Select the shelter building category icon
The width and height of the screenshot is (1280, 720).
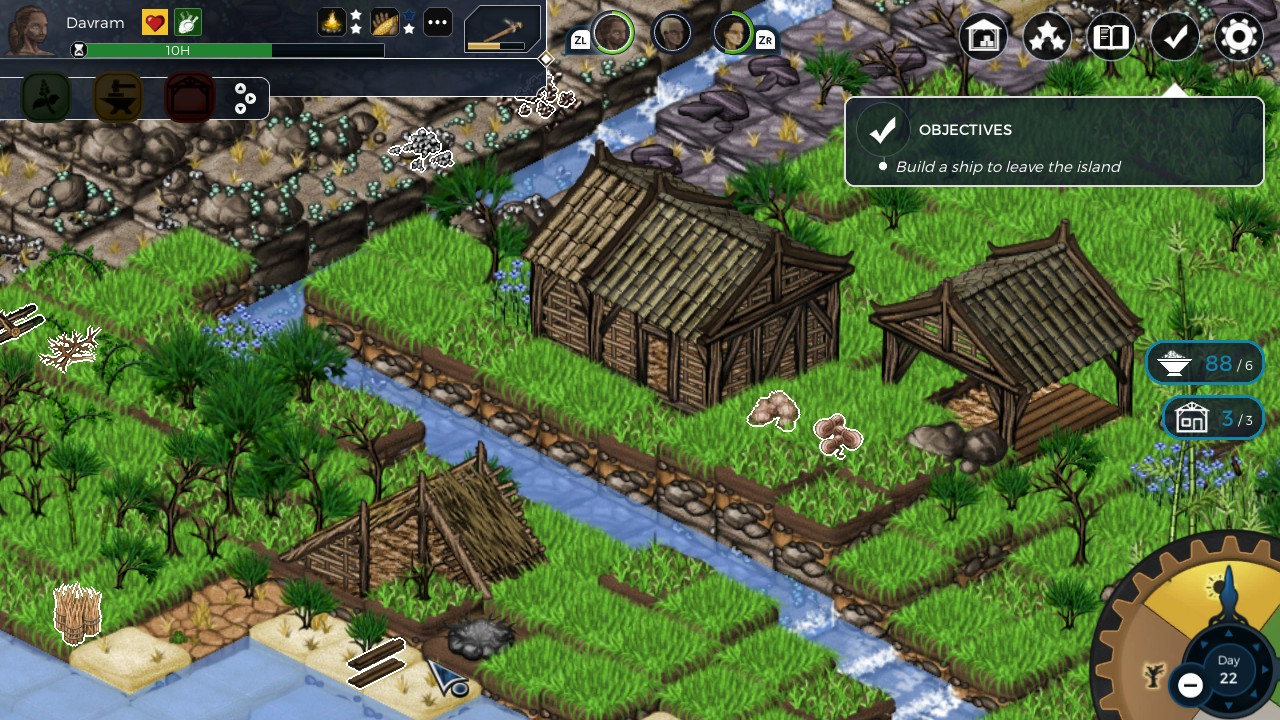pos(189,98)
